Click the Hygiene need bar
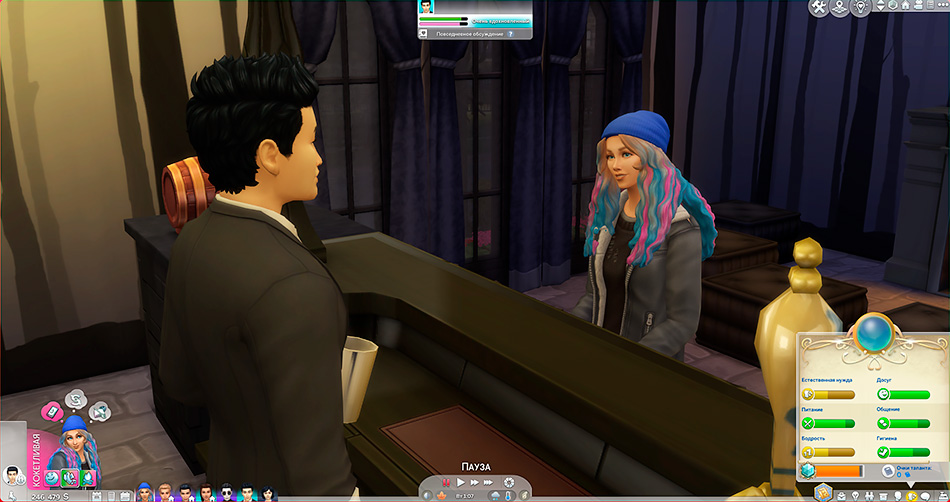 (904, 452)
